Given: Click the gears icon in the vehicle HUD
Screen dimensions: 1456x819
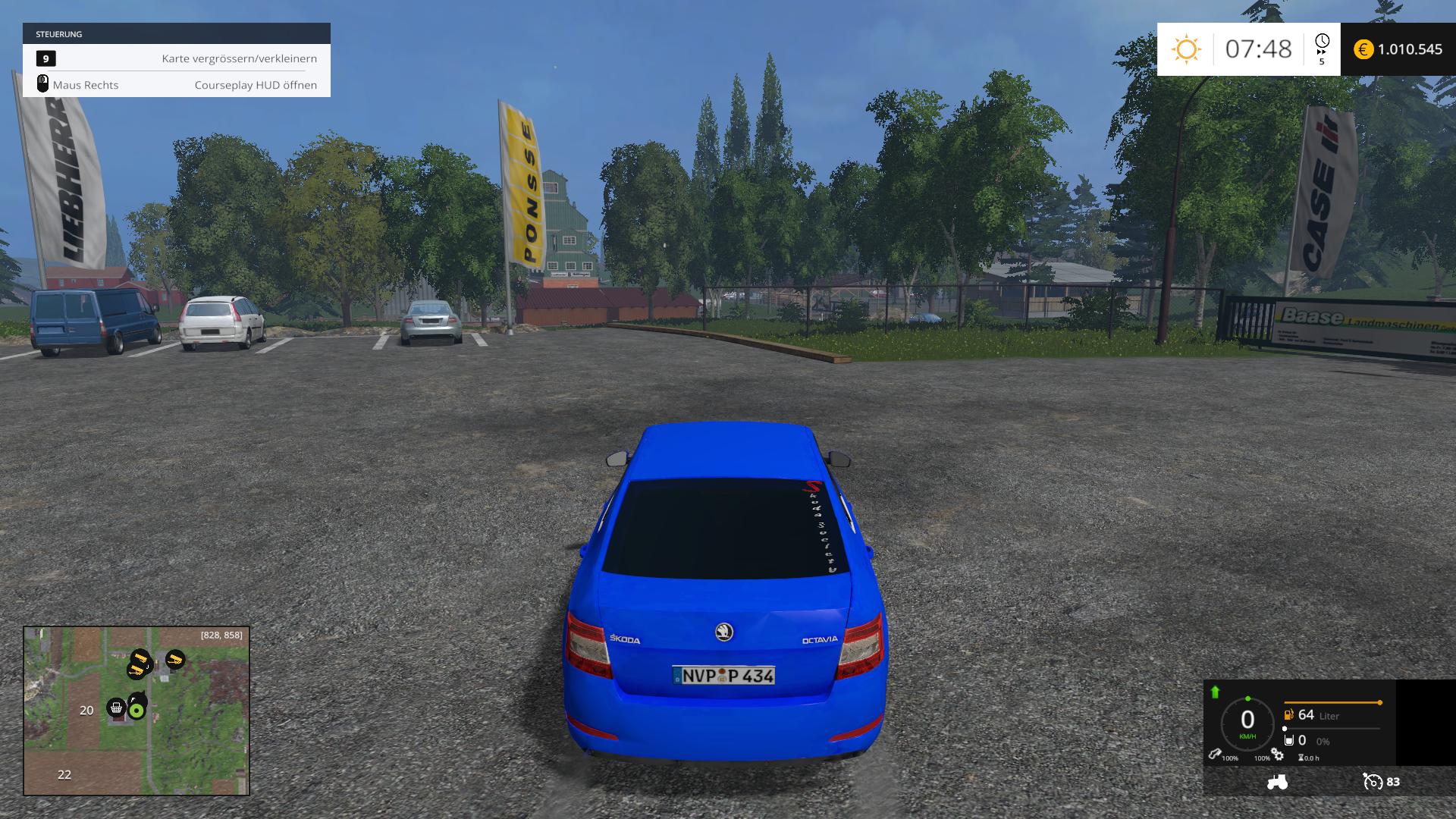Looking at the screenshot, I should point(1278,755).
